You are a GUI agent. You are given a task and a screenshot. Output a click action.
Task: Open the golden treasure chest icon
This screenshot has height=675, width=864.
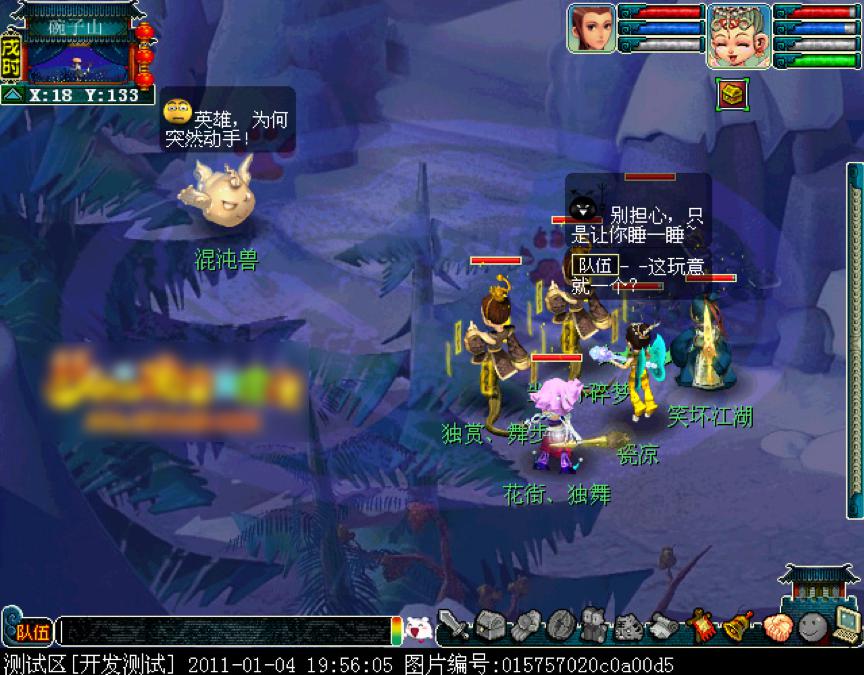pos(732,95)
